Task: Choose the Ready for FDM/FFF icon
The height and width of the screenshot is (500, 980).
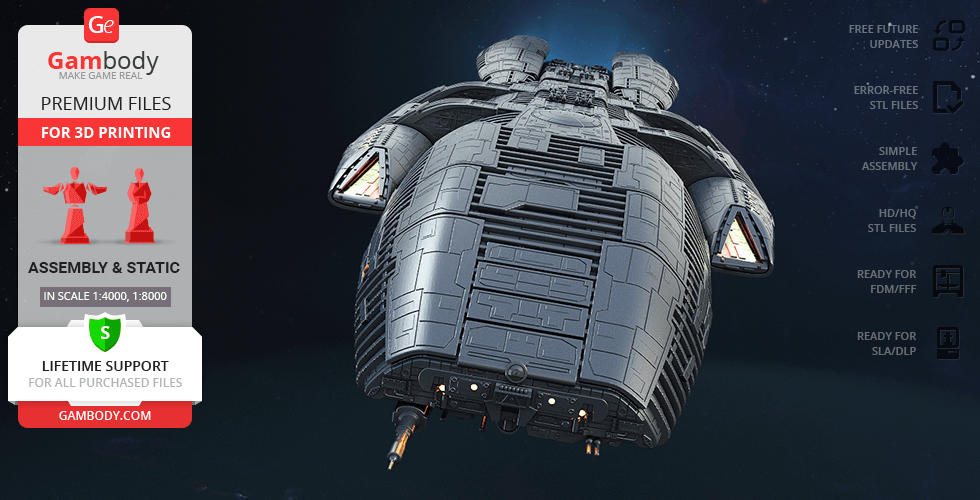Action: [947, 281]
